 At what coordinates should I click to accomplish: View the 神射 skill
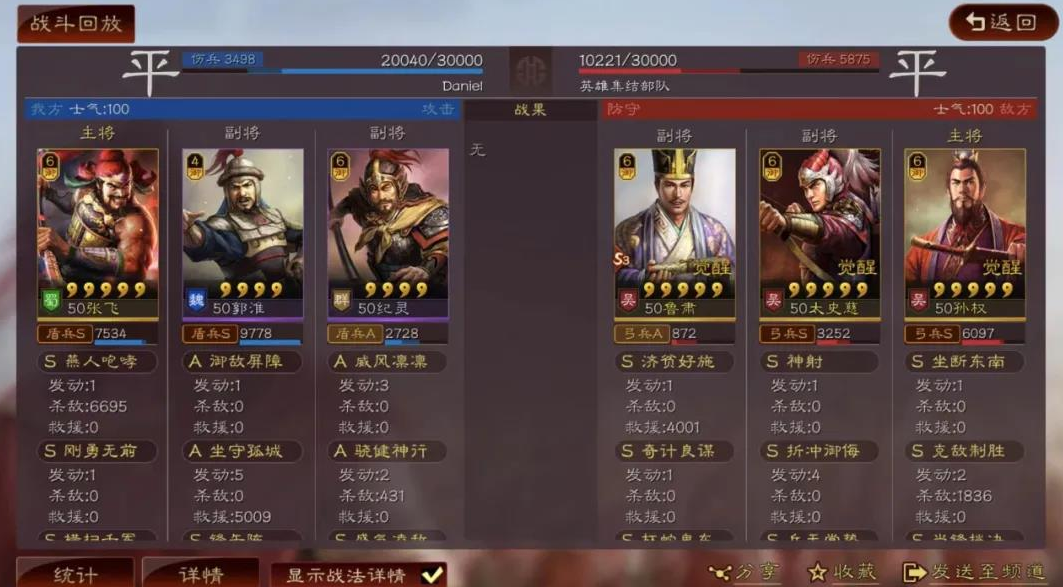(820, 361)
